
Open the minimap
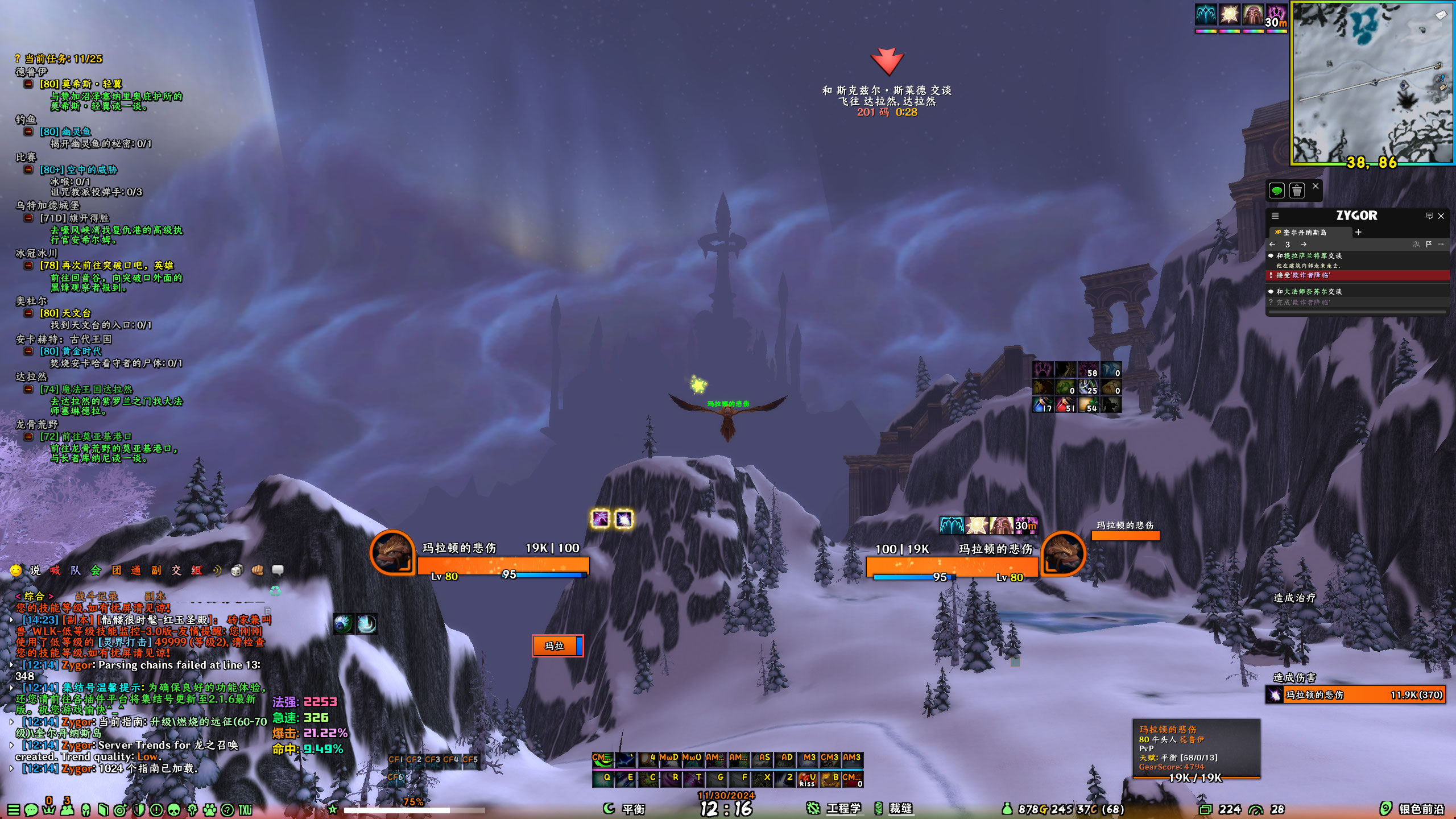1372,84
